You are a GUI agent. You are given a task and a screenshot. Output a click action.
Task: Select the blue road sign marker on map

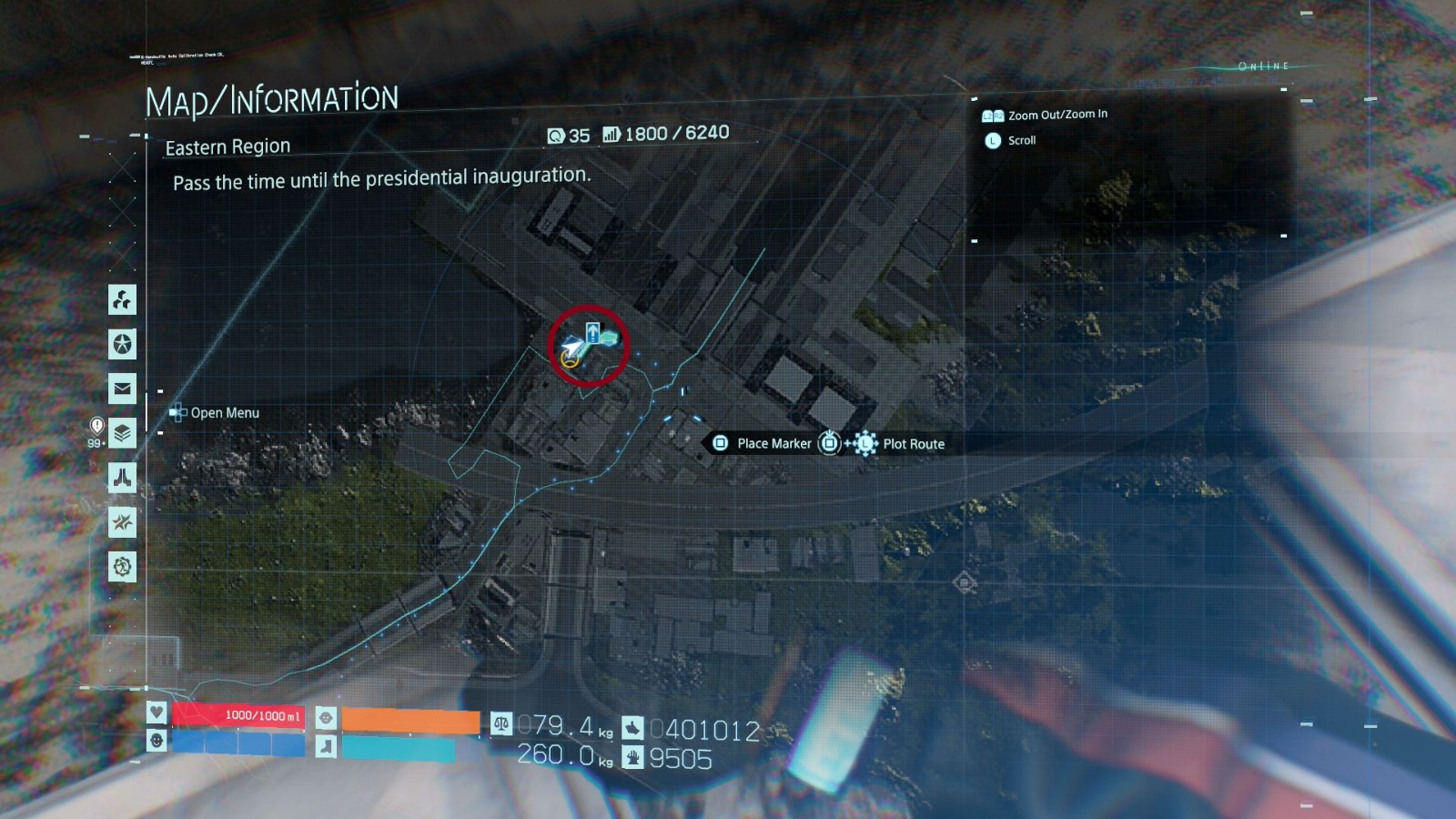click(592, 333)
